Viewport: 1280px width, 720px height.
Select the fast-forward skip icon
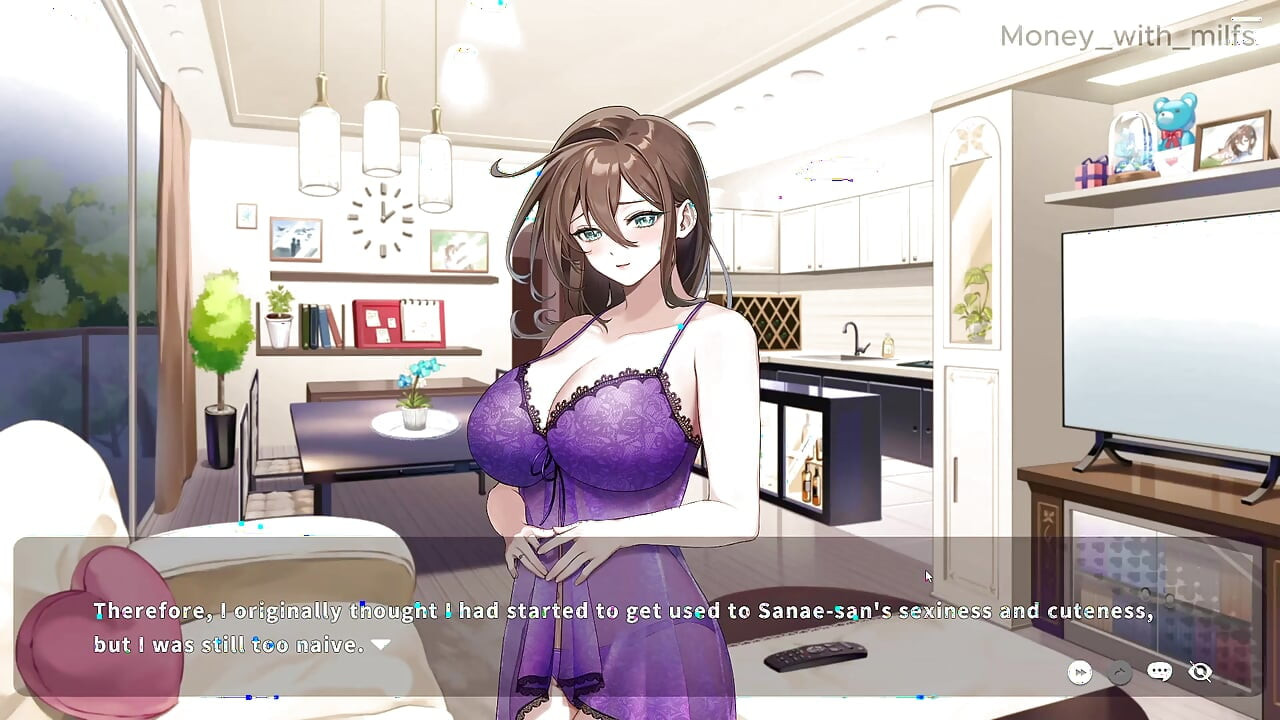1079,672
